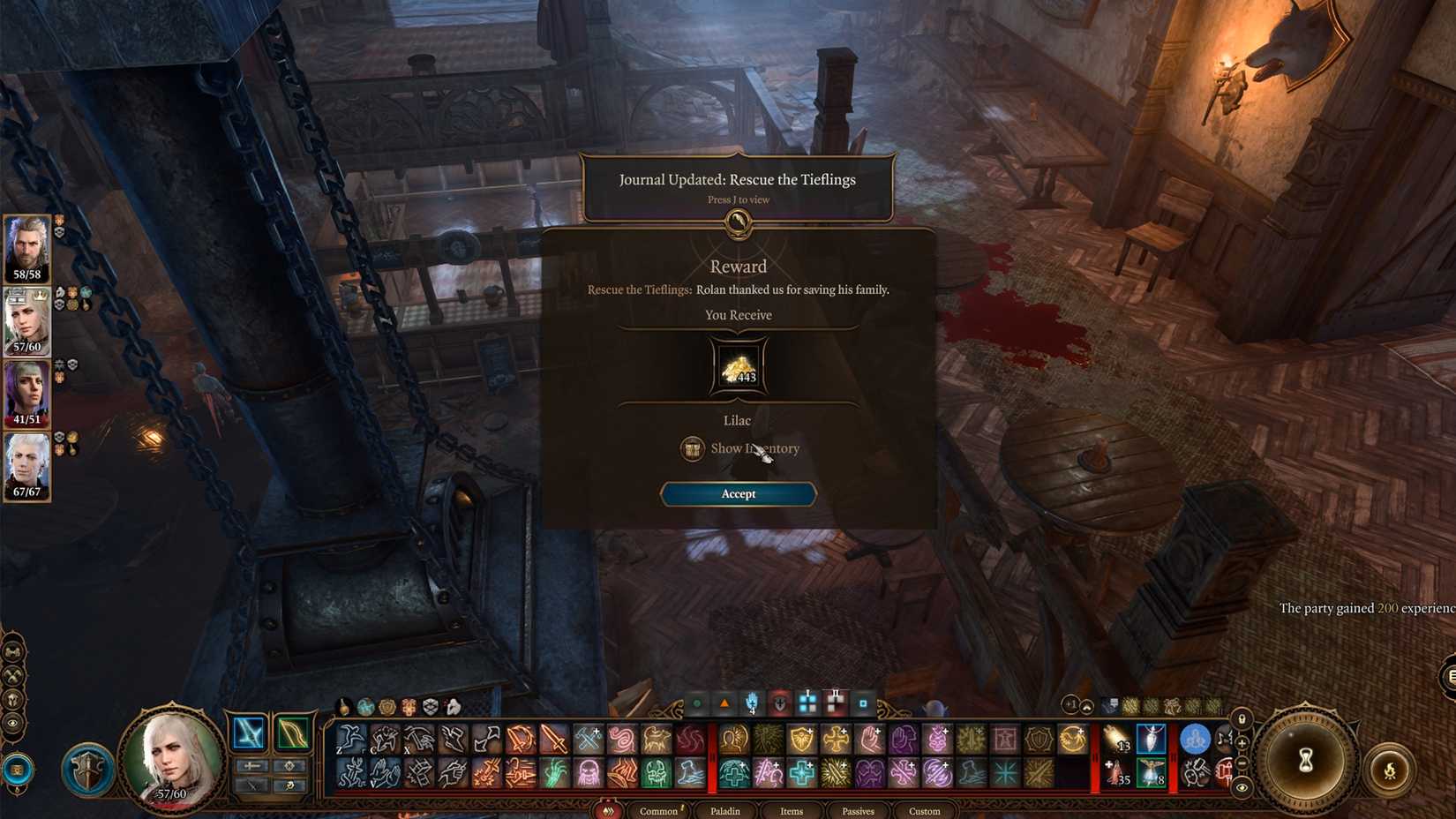
Task: Open the Items hotbar tab
Action: coord(790,810)
